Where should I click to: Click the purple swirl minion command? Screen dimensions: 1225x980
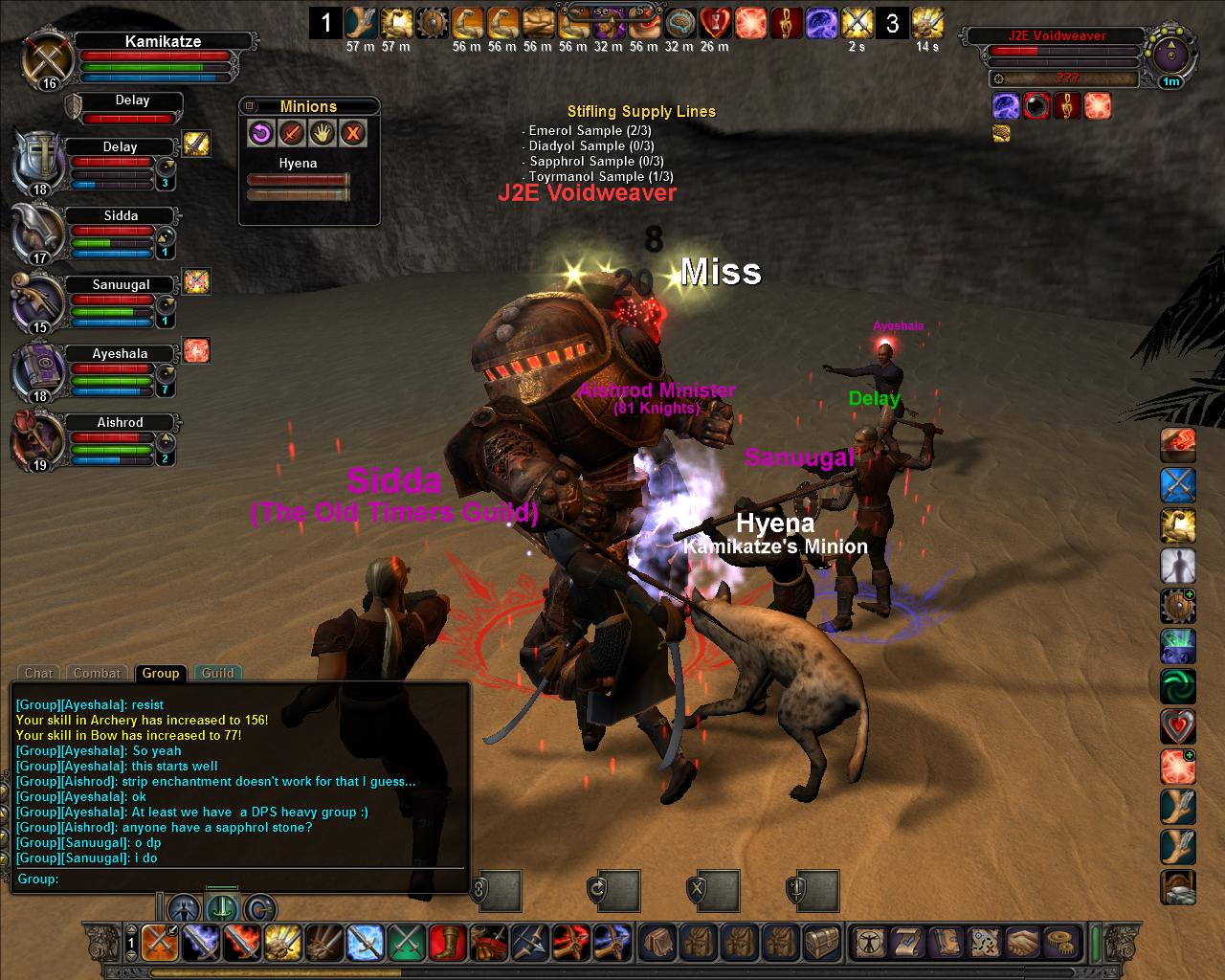tap(261, 133)
